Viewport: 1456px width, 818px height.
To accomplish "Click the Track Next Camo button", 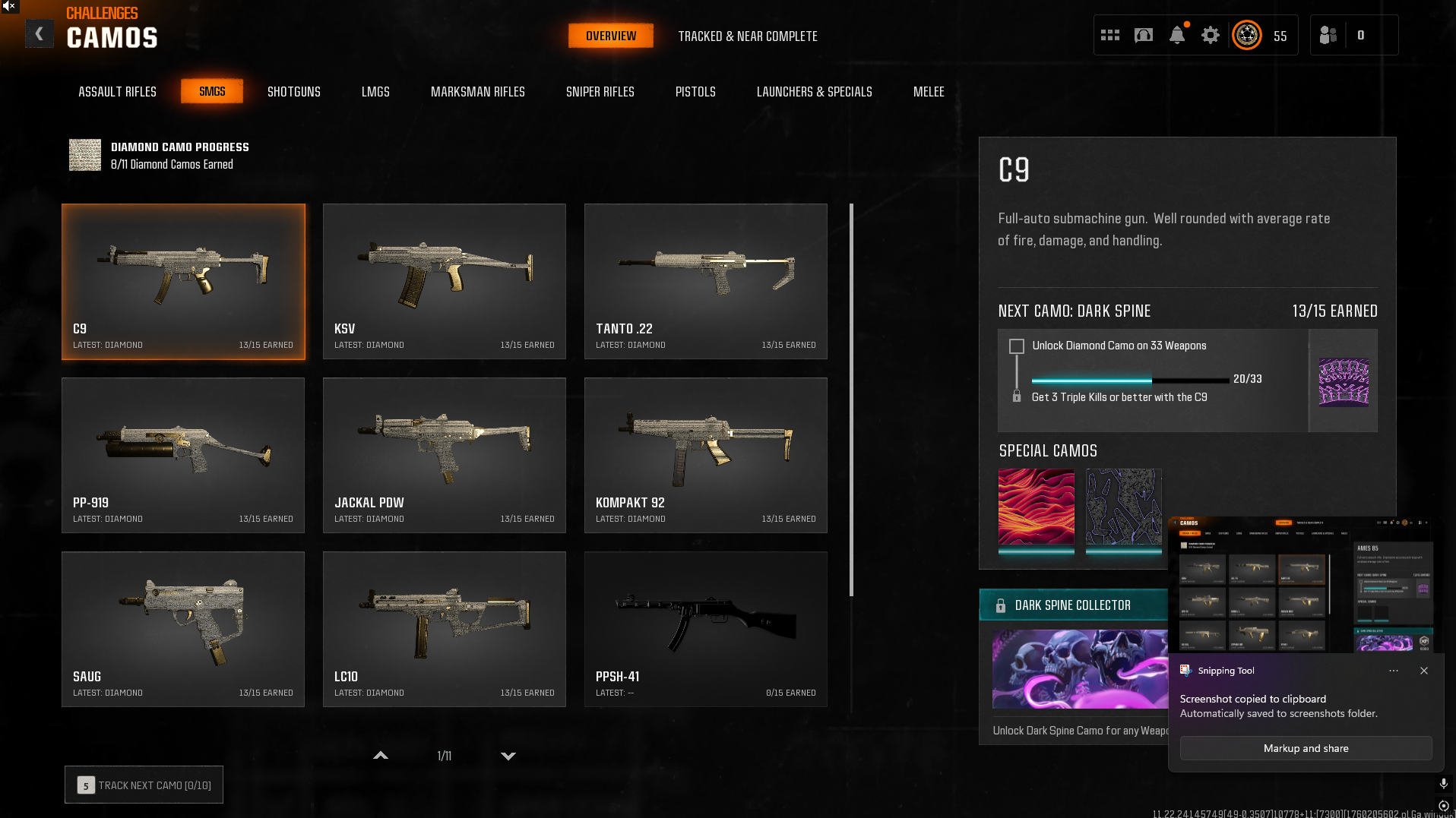I will [144, 785].
